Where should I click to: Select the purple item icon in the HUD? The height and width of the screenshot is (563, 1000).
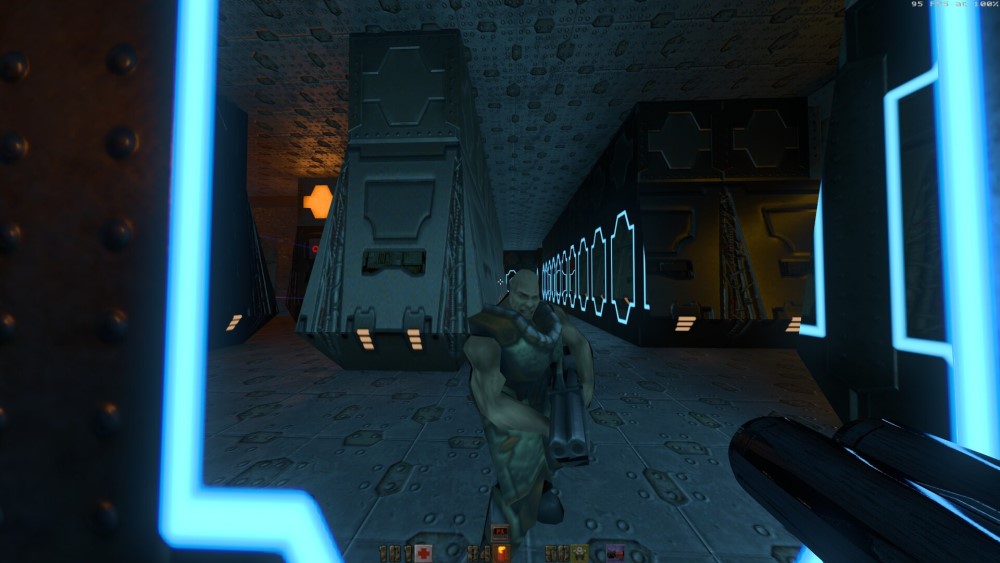click(x=616, y=553)
